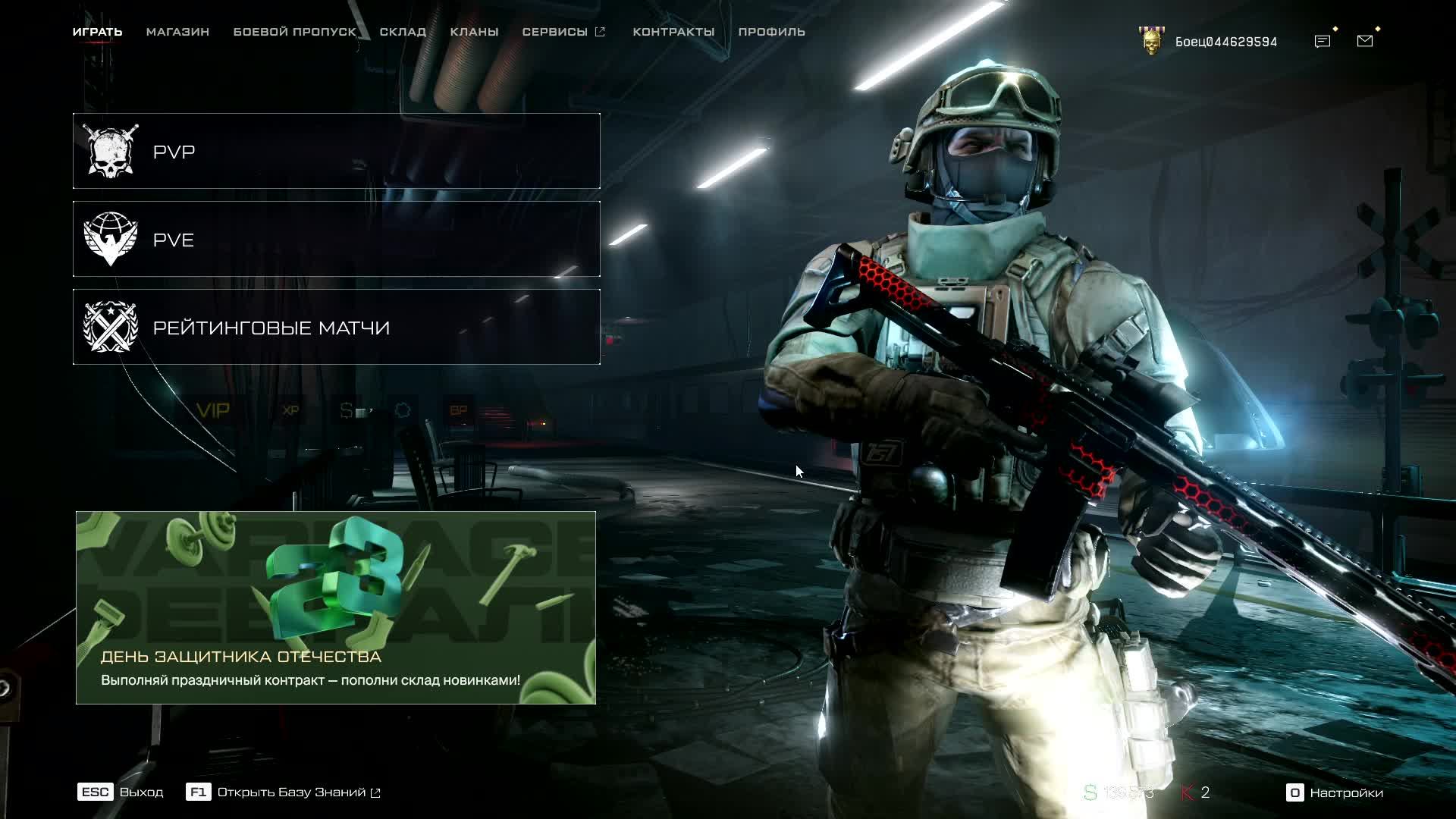Switch to the ИГРАТЬ tab
The image size is (1456, 819).
97,32
